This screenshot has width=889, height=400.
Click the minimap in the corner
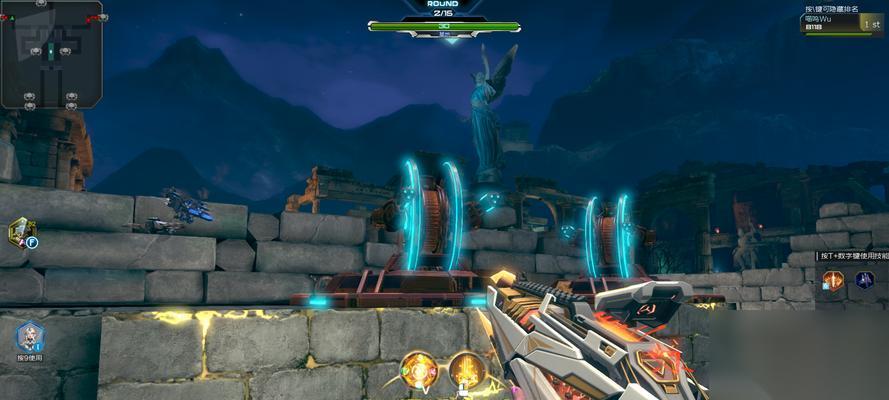(51, 54)
